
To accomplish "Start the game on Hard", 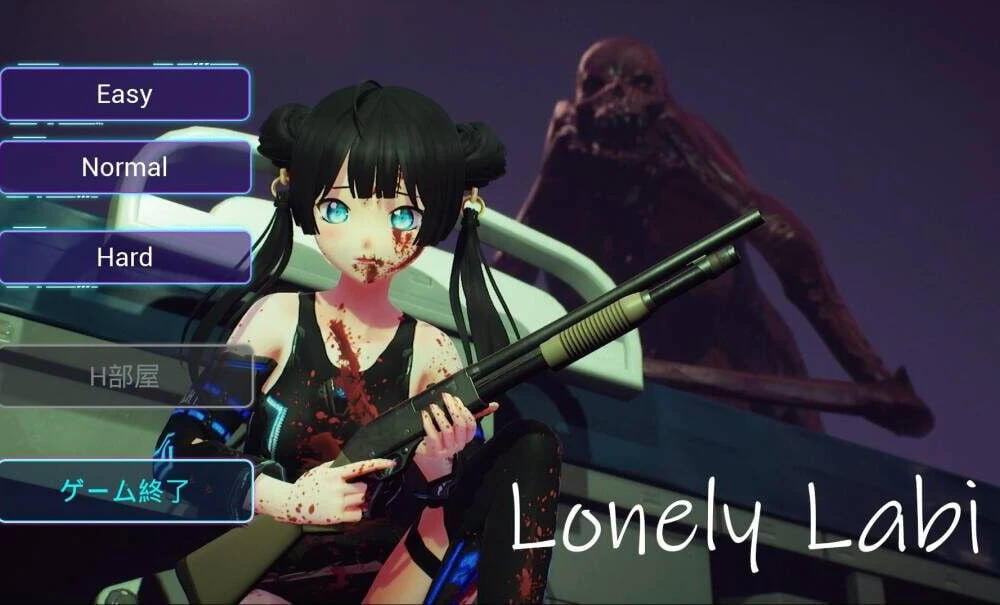I will pyautogui.click(x=124, y=257).
